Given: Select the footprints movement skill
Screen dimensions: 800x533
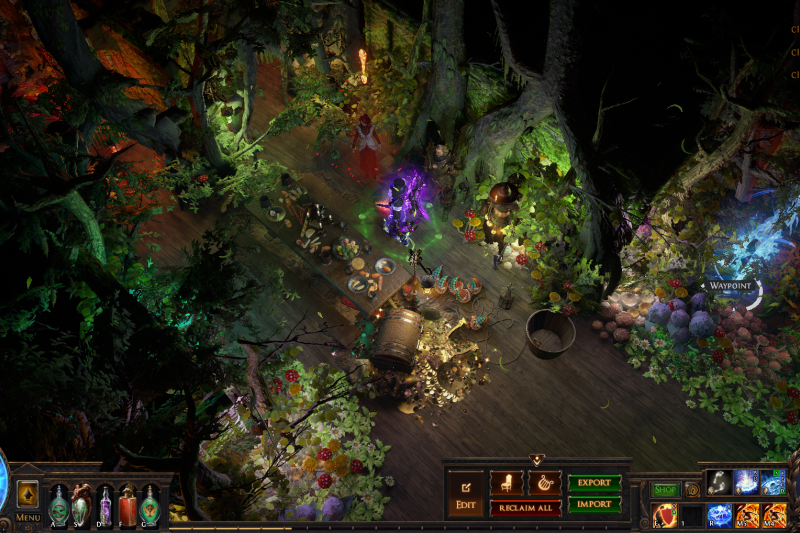Looking at the screenshot, I should pos(720,482).
